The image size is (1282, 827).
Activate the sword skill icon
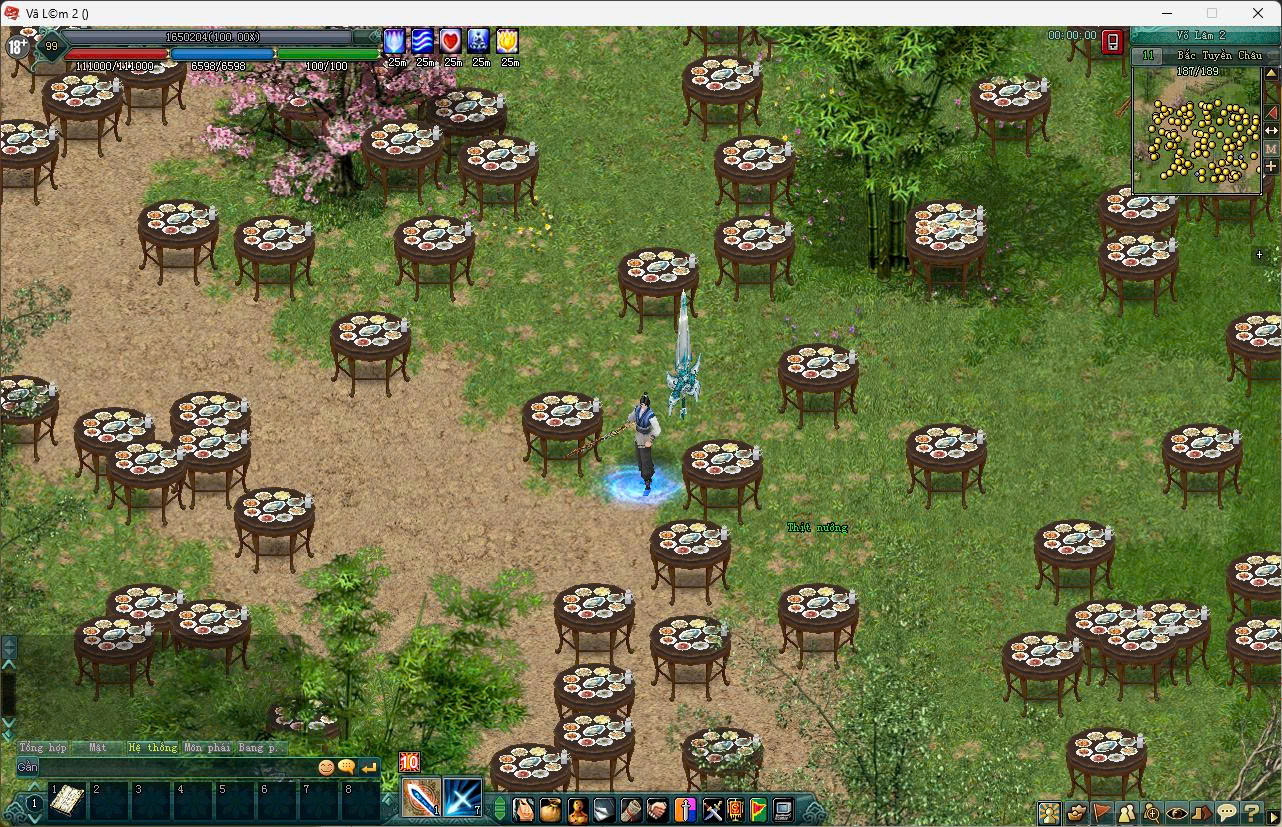[x=420, y=798]
